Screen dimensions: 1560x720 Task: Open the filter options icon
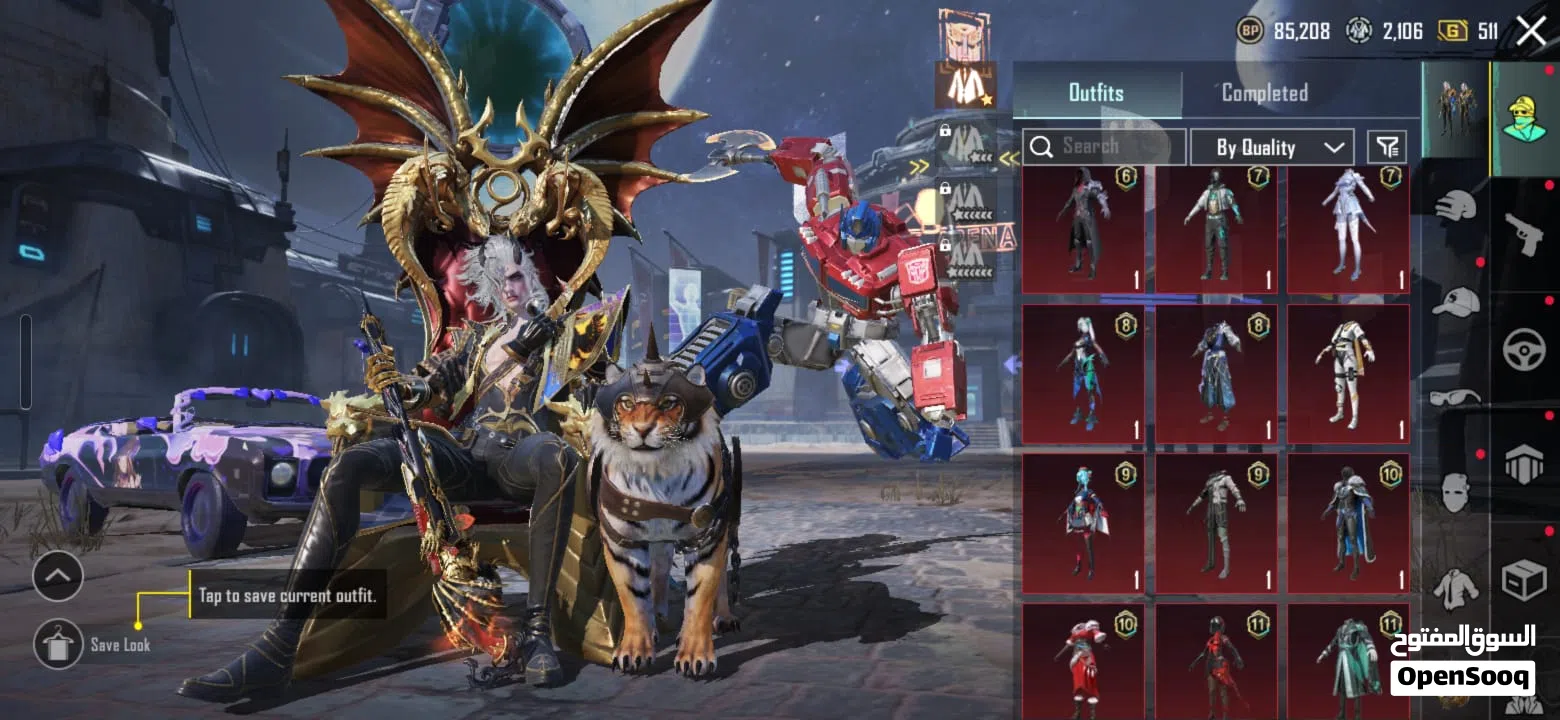click(1386, 147)
